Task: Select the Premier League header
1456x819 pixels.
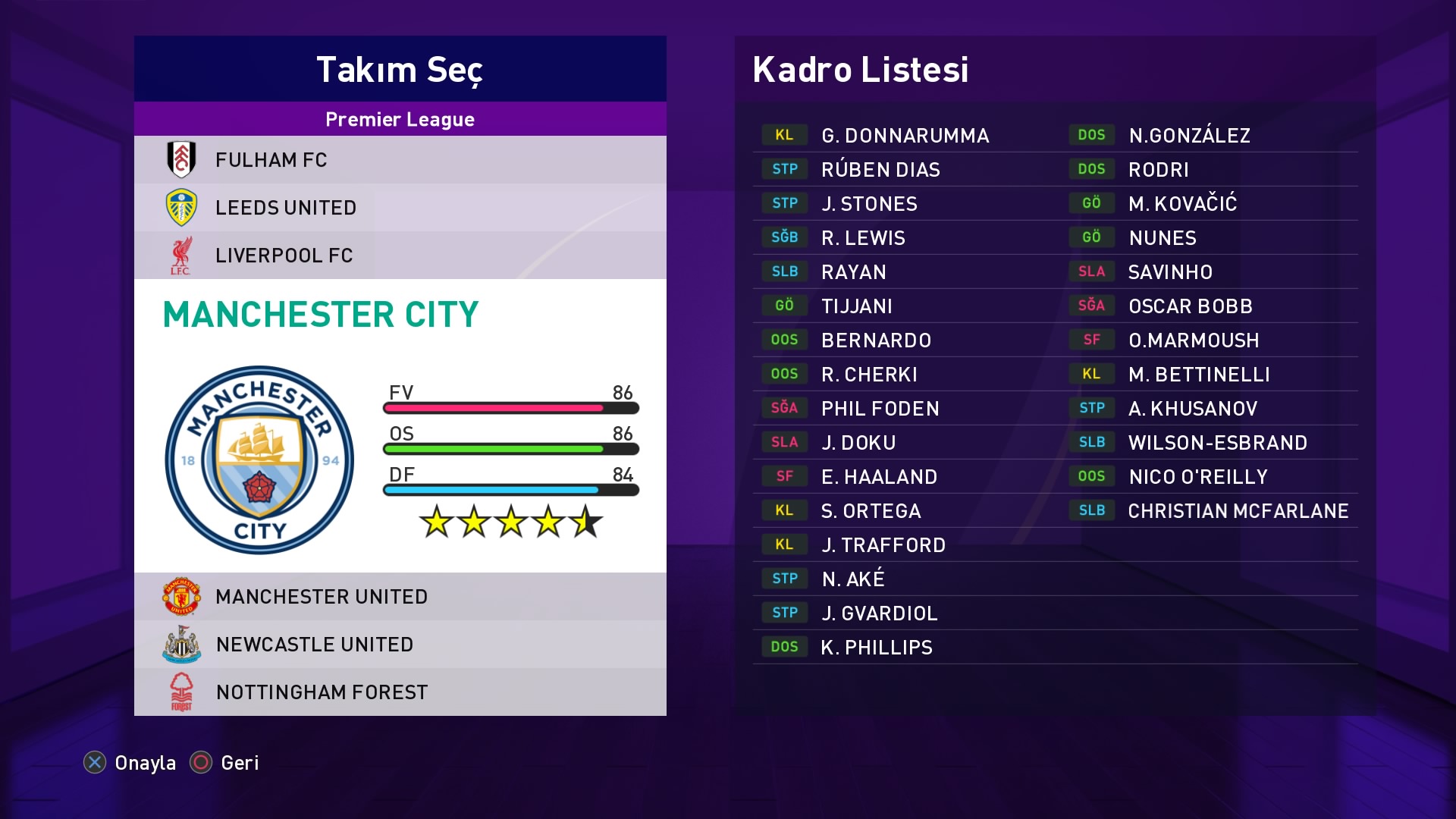Action: click(x=400, y=119)
